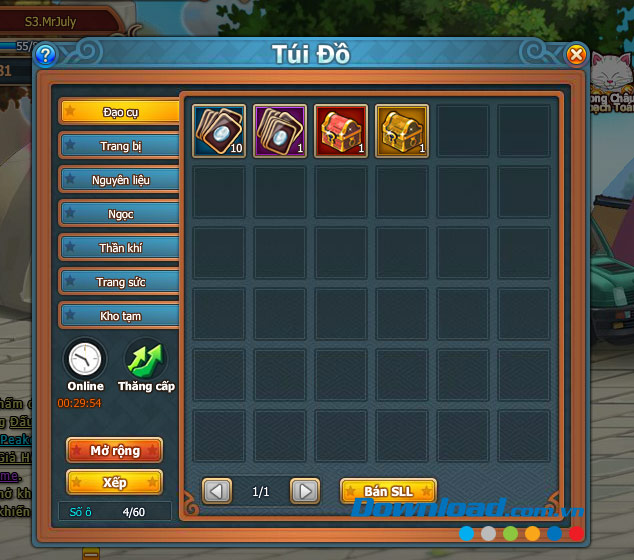This screenshot has width=634, height=560.
Task: Switch to the Đạo cụ tab
Action: tap(120, 112)
